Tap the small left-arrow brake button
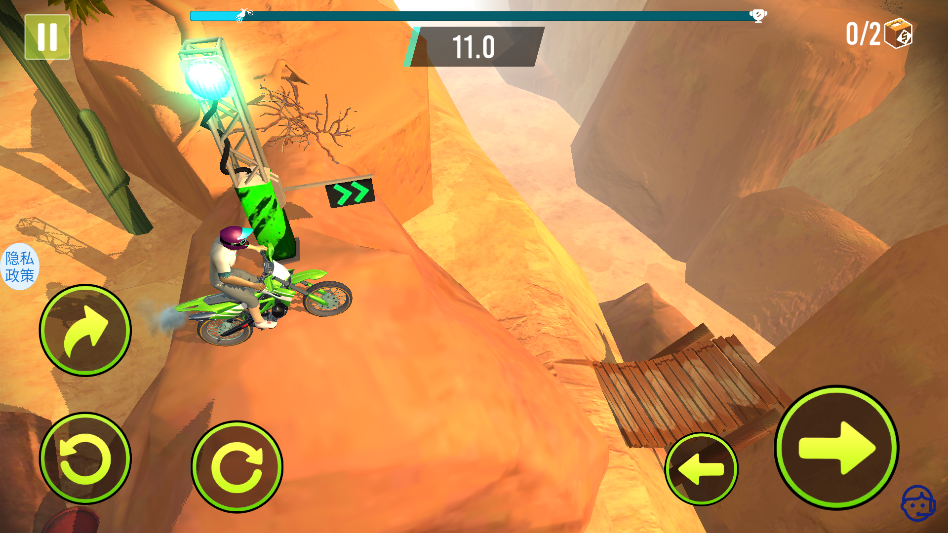This screenshot has width=948, height=533. (x=701, y=468)
